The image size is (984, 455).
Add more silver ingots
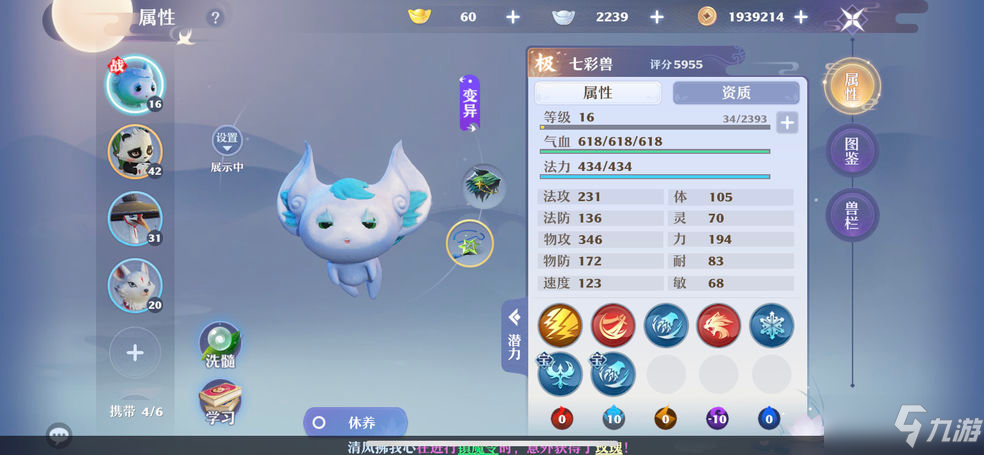click(657, 17)
